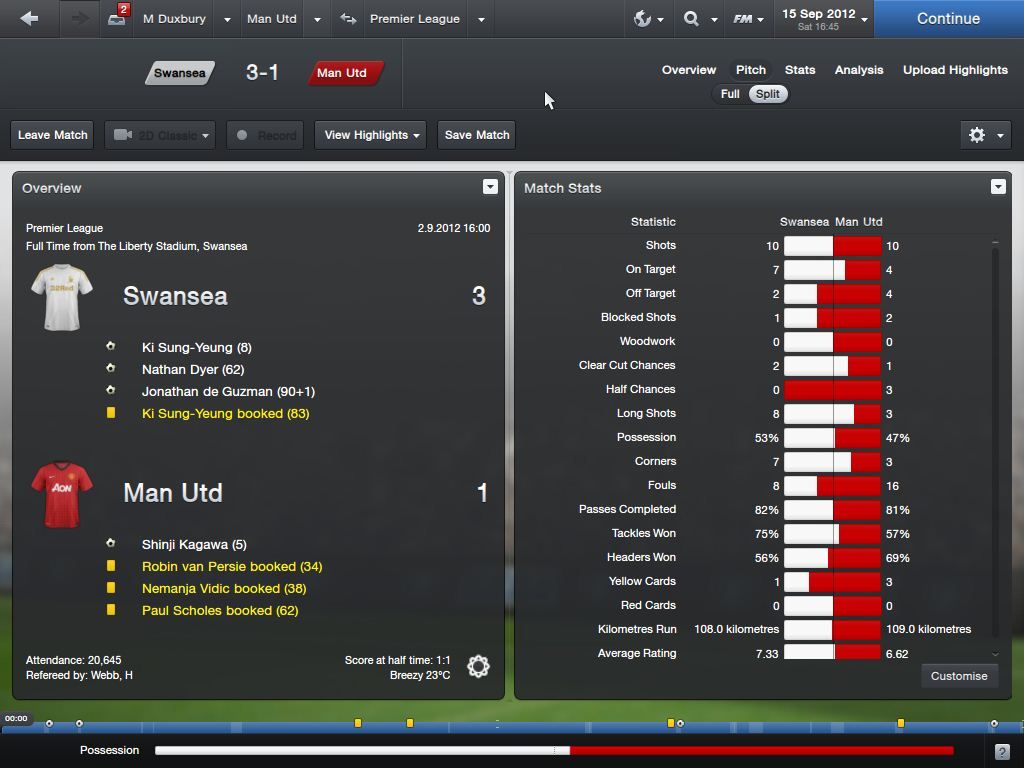Switch to the Overview tab
This screenshot has width=1024, height=768.
688,70
